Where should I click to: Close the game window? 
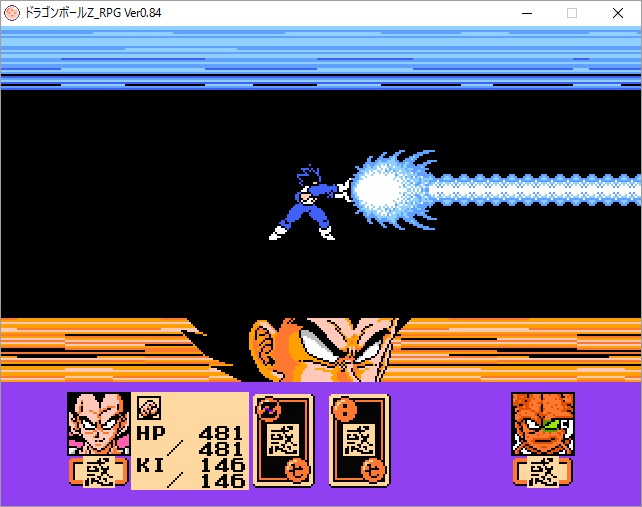tap(619, 13)
